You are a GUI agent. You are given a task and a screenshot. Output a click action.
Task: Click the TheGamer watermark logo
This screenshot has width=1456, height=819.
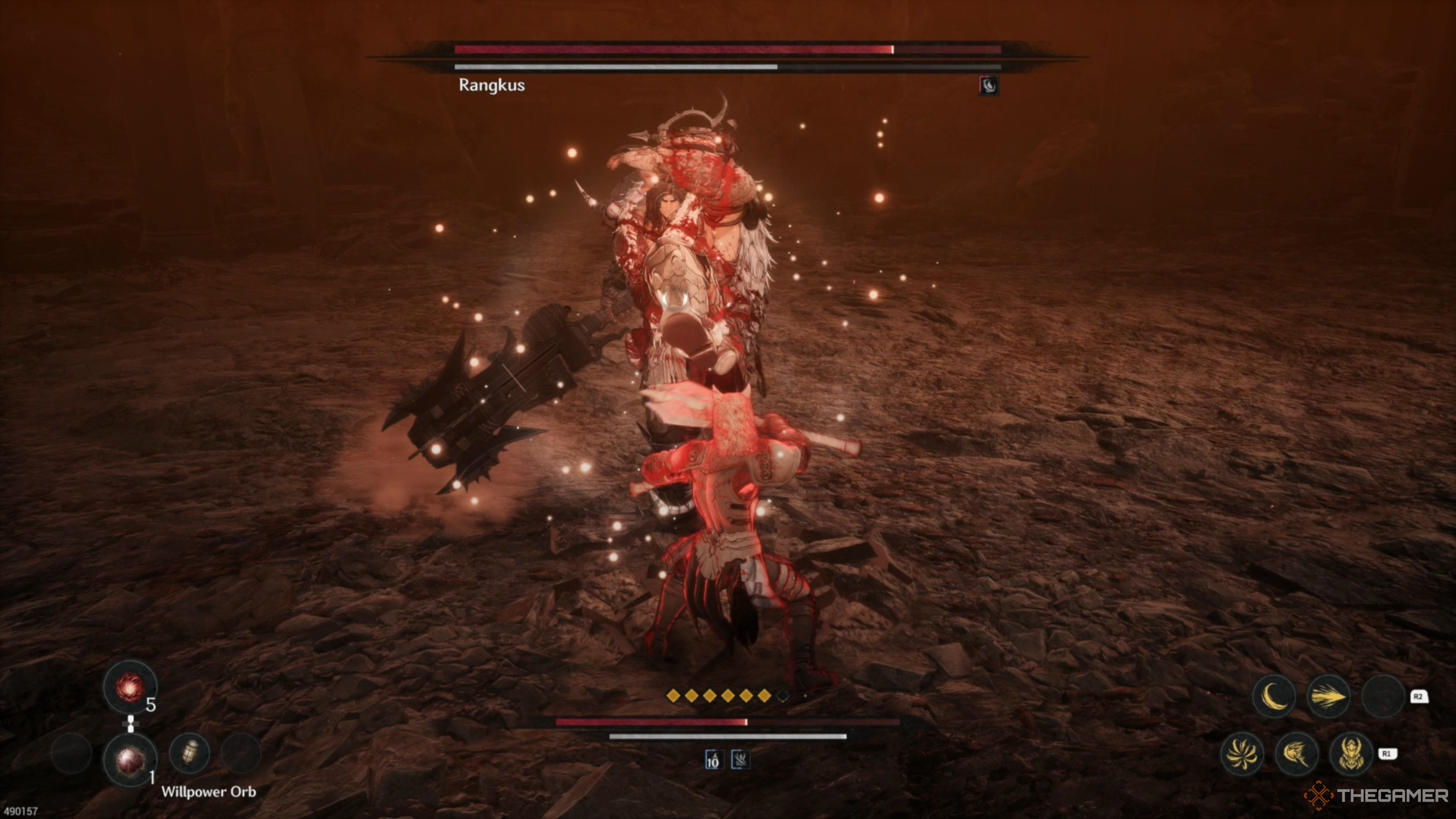click(1377, 796)
